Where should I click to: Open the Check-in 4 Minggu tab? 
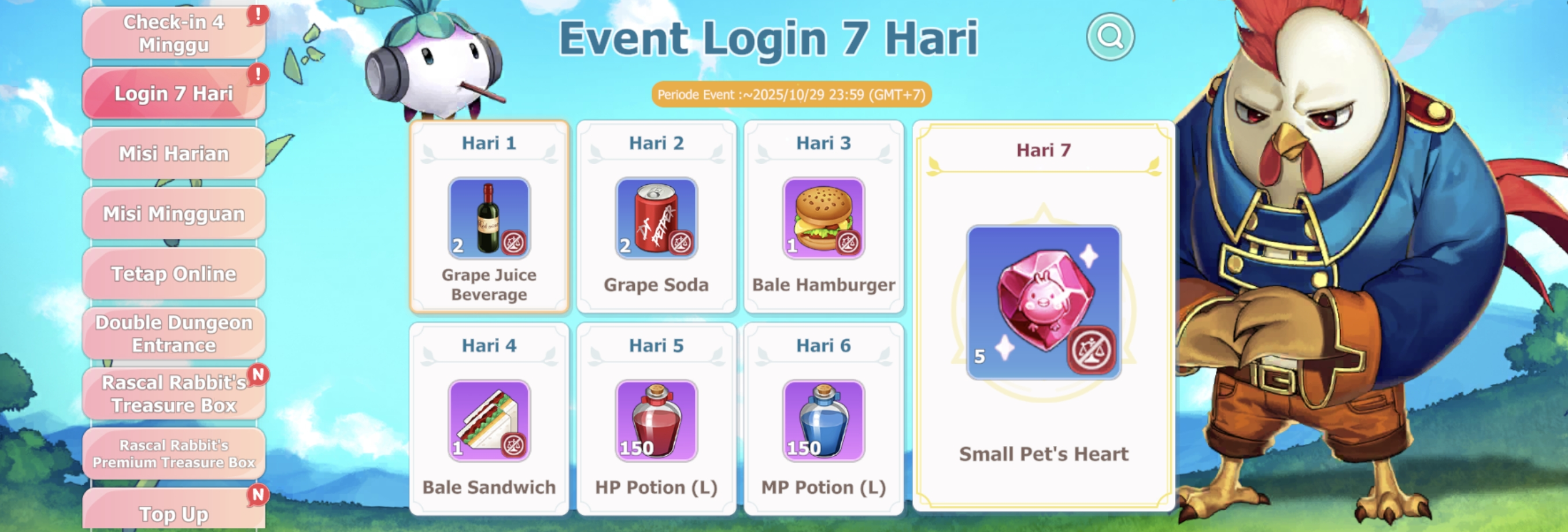pyautogui.click(x=173, y=34)
